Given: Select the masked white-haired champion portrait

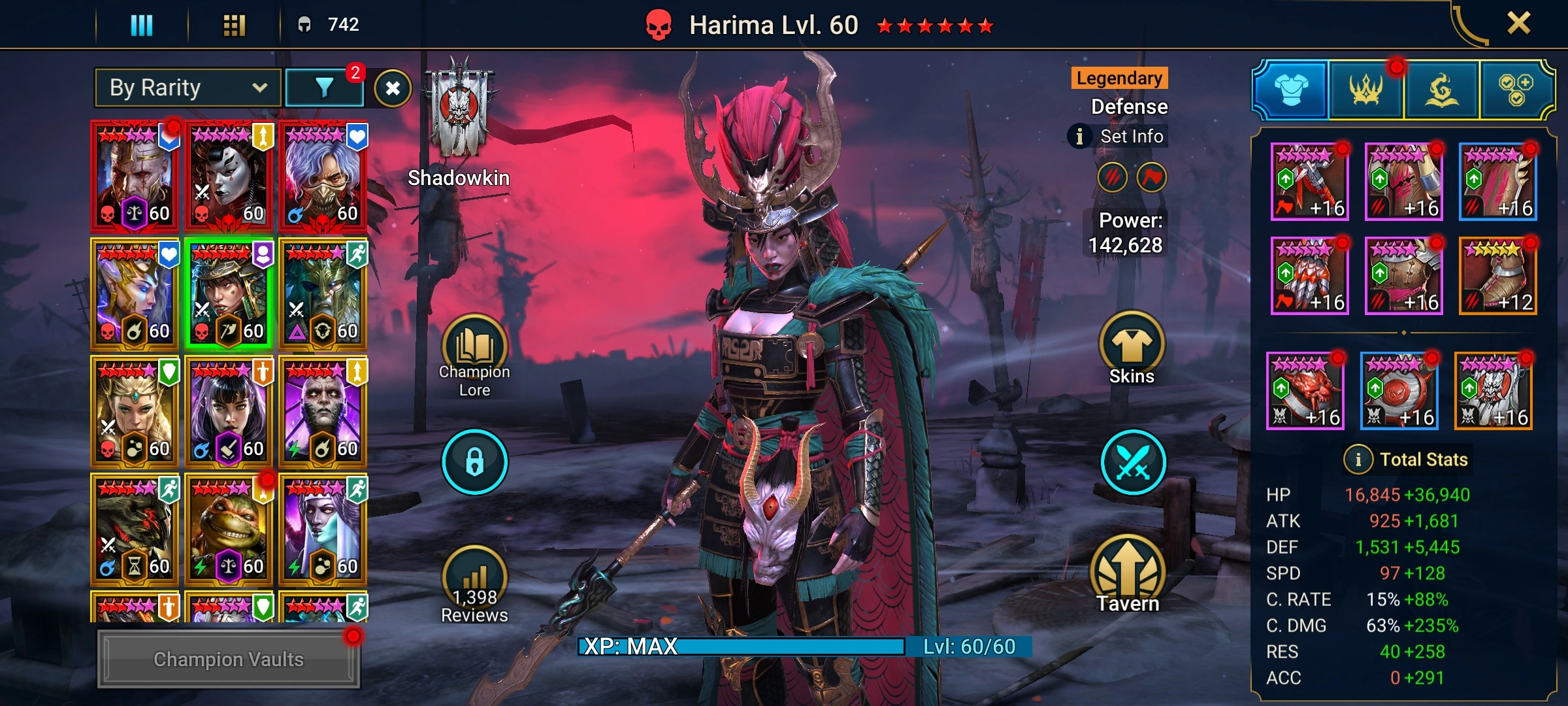Looking at the screenshot, I should (x=323, y=176).
